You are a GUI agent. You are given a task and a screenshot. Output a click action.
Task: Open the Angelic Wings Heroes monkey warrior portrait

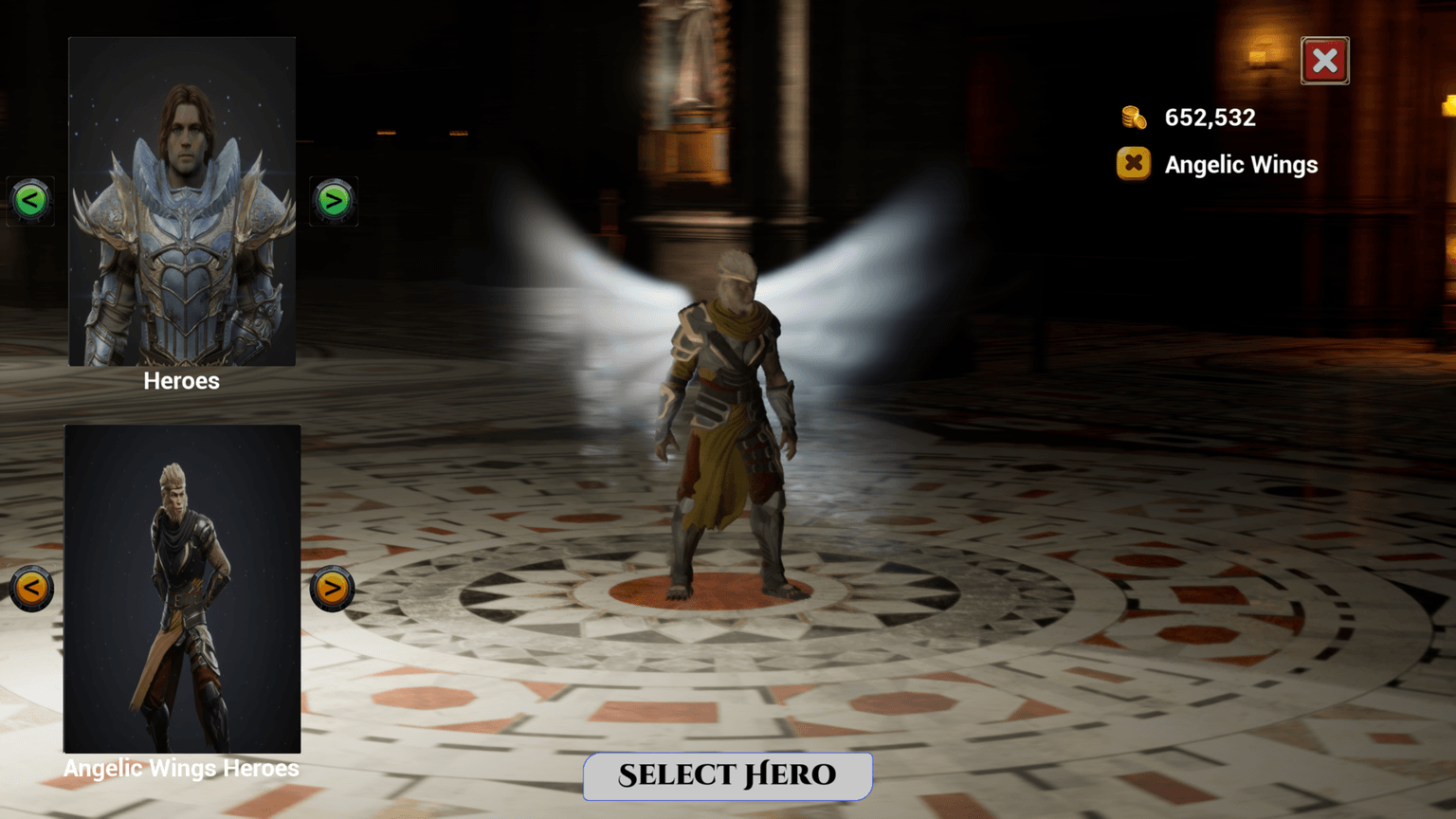pyautogui.click(x=181, y=588)
